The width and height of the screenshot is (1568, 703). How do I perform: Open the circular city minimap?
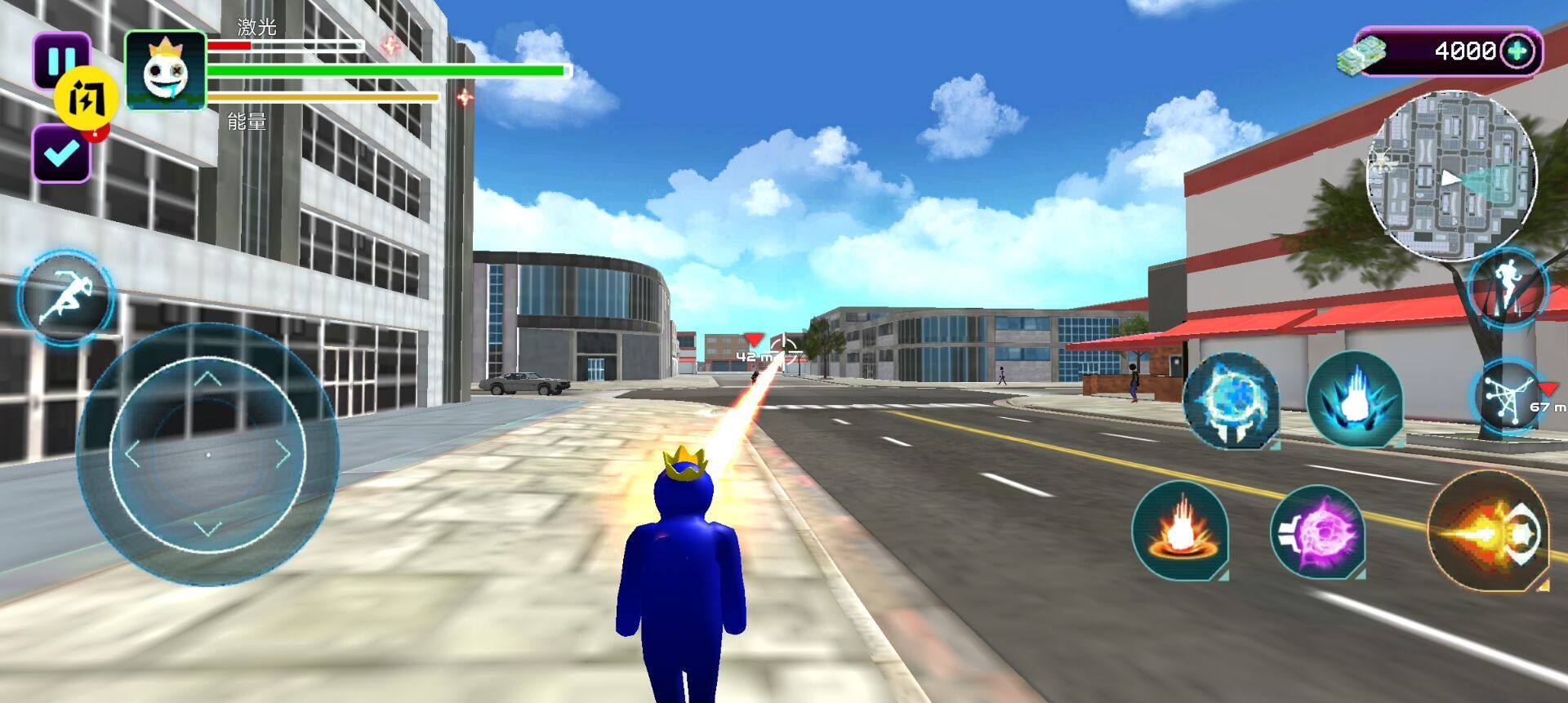1451,175
